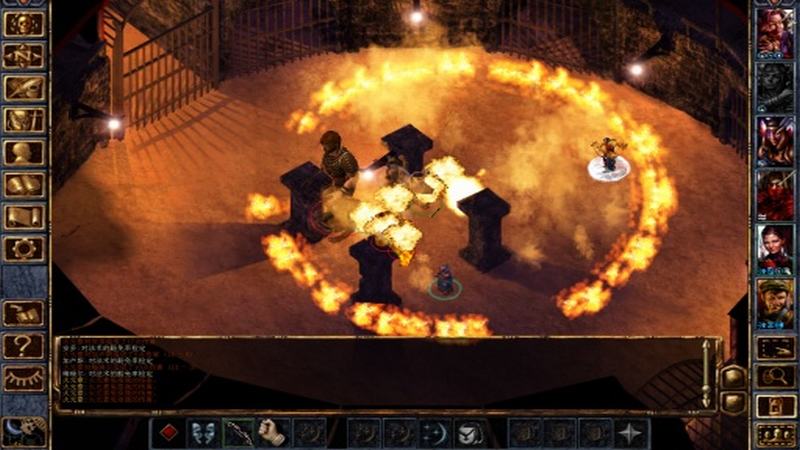Viewport: 800px width, 450px height.
Task: Open the character record bust icon
Action: (23, 152)
